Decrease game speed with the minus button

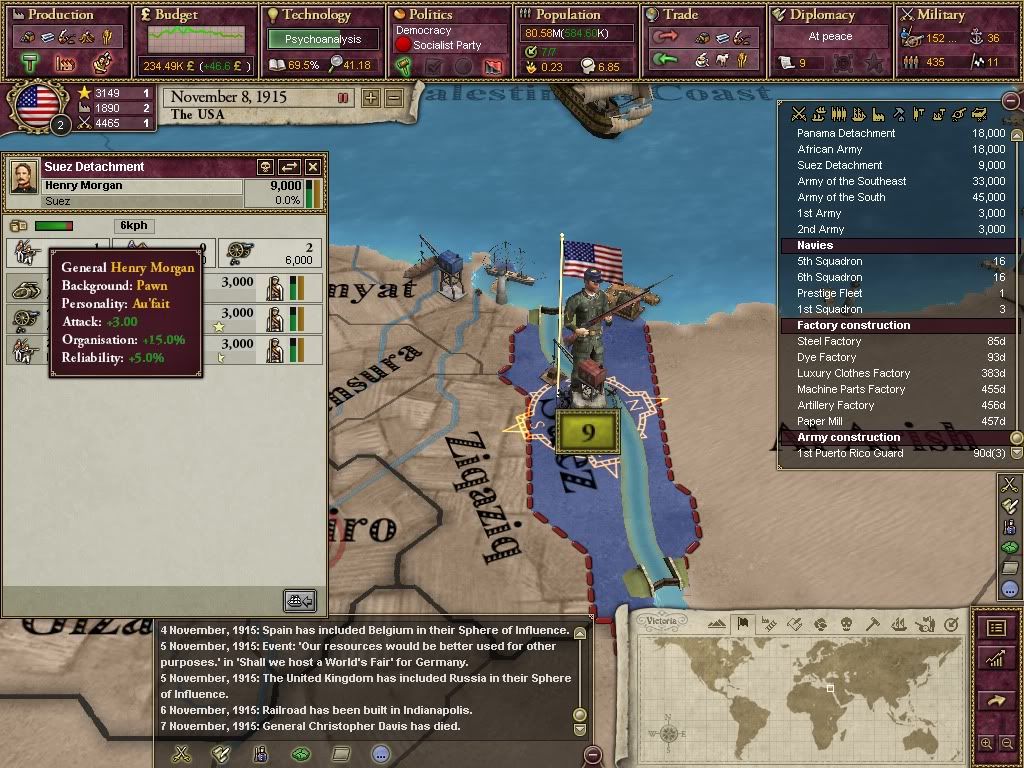394,98
